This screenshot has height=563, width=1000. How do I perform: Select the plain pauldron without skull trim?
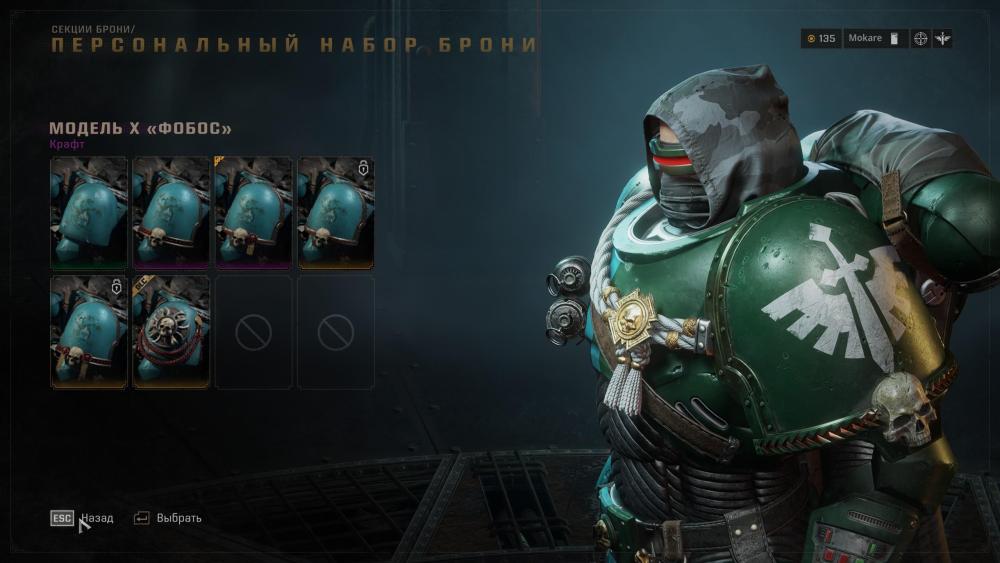tap(89, 213)
